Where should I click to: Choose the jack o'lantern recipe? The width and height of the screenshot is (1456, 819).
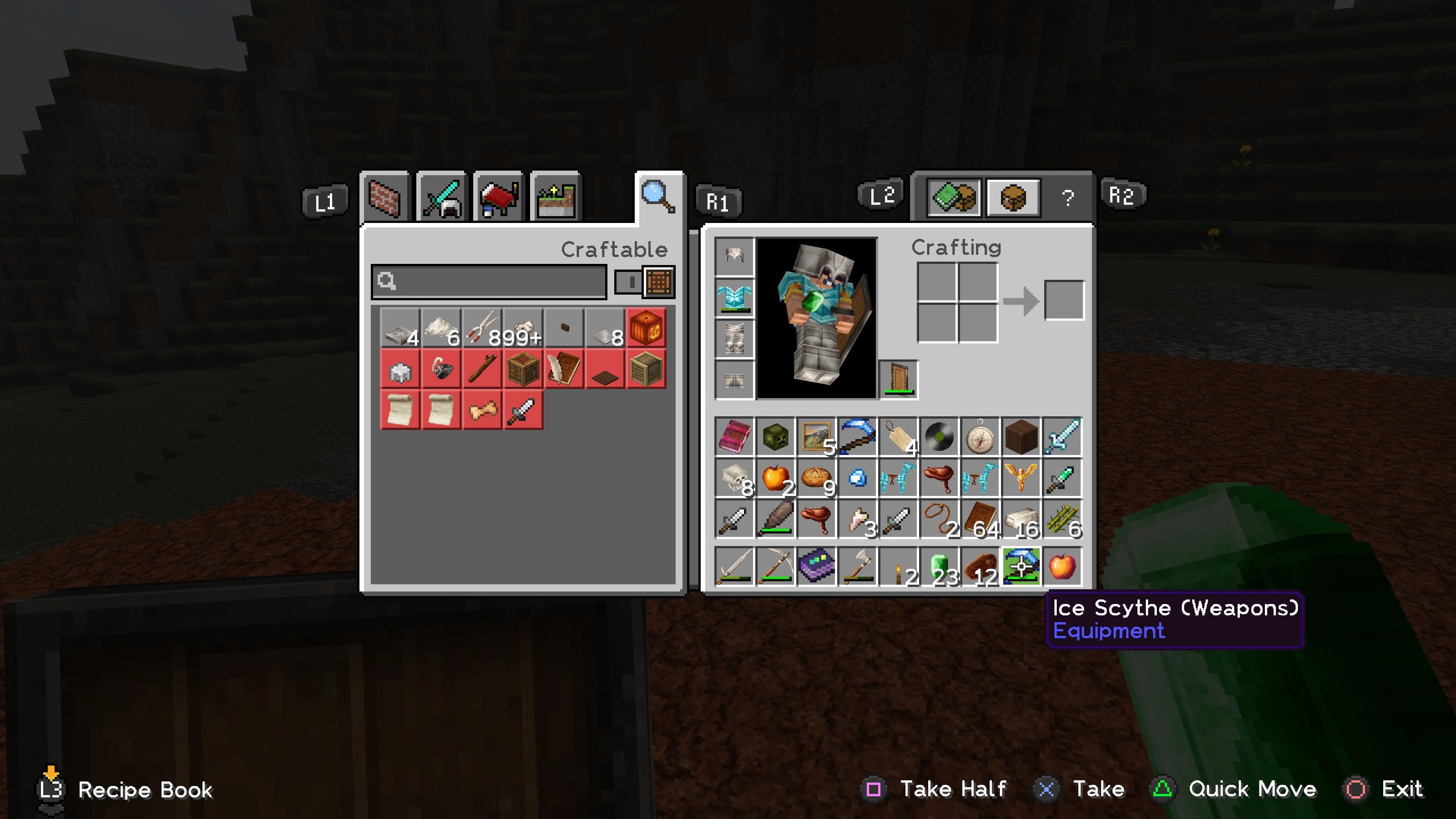pos(646,328)
